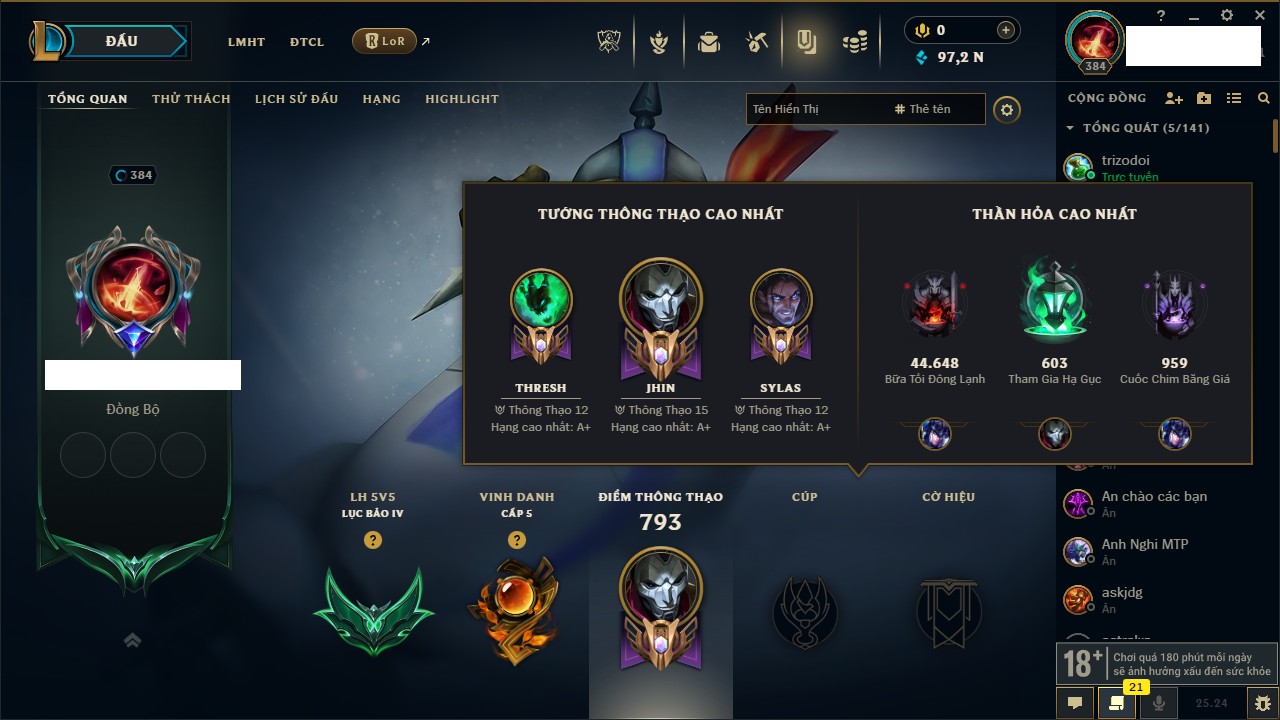Select the HẠNG tab

tap(381, 99)
